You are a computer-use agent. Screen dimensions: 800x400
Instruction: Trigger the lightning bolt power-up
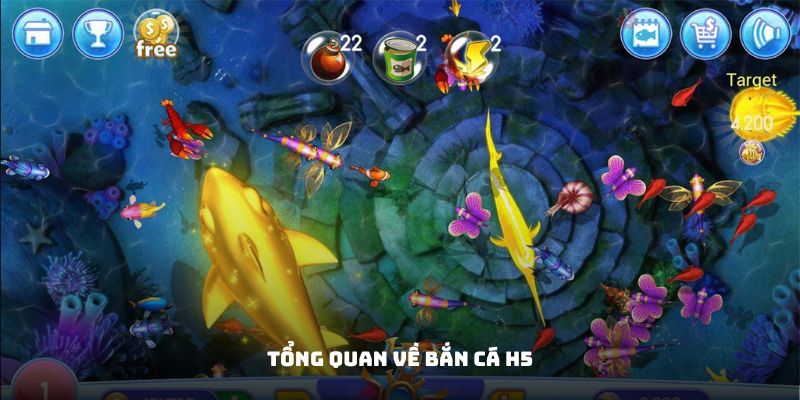tap(463, 54)
